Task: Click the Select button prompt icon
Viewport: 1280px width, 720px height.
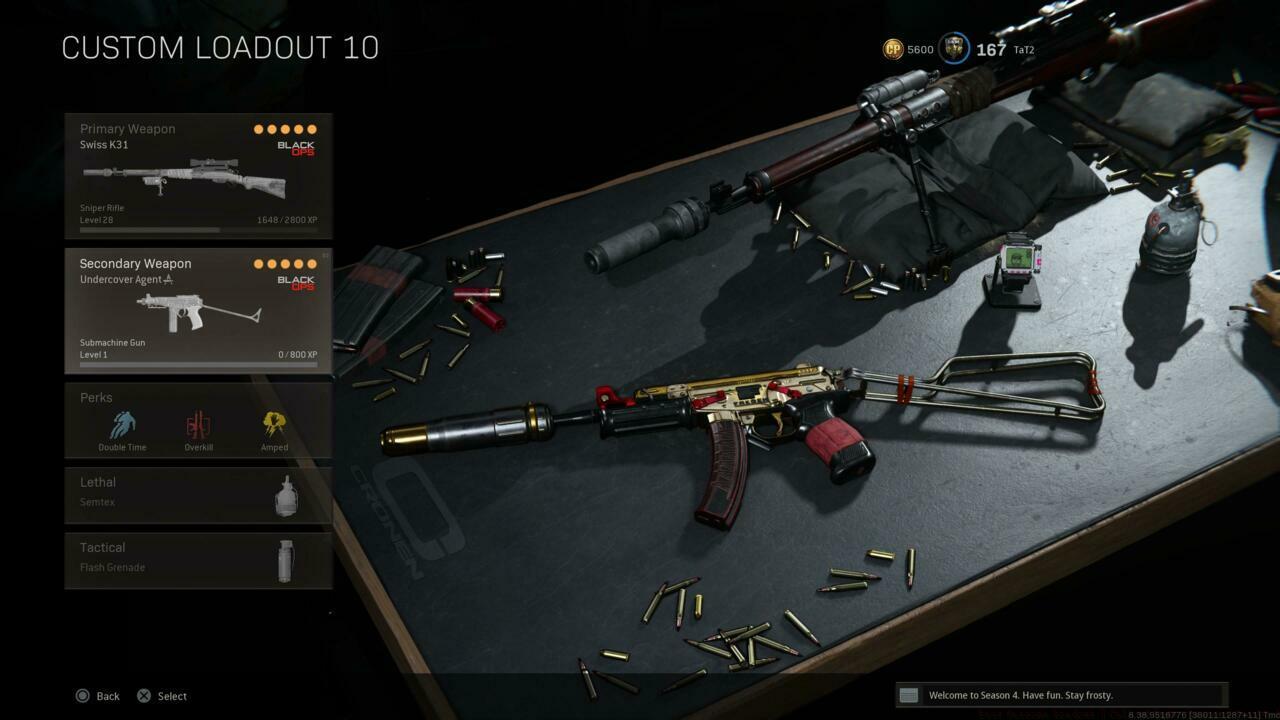Action: (x=143, y=695)
